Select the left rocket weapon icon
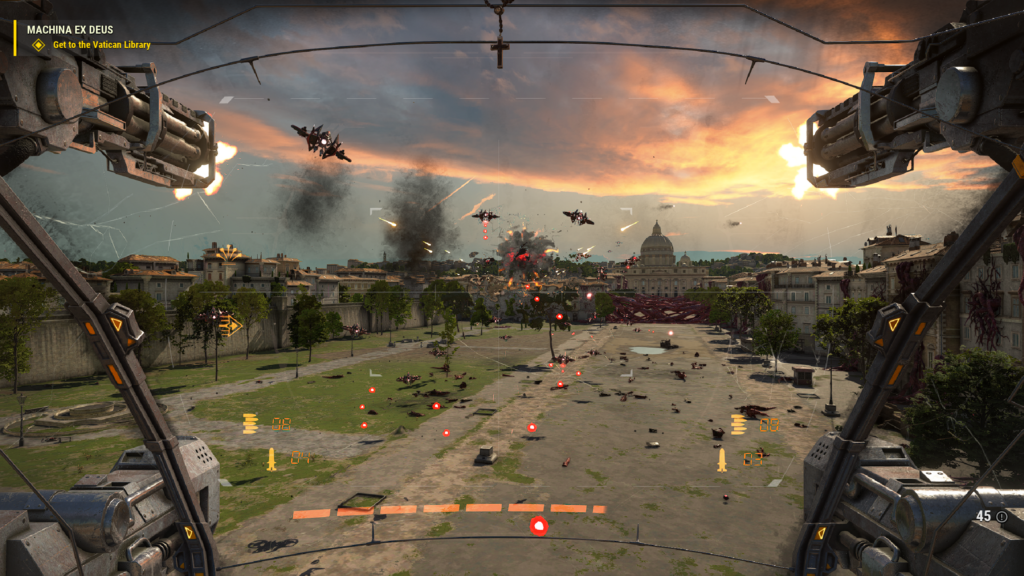Viewport: 1024px width, 576px height. click(x=271, y=459)
